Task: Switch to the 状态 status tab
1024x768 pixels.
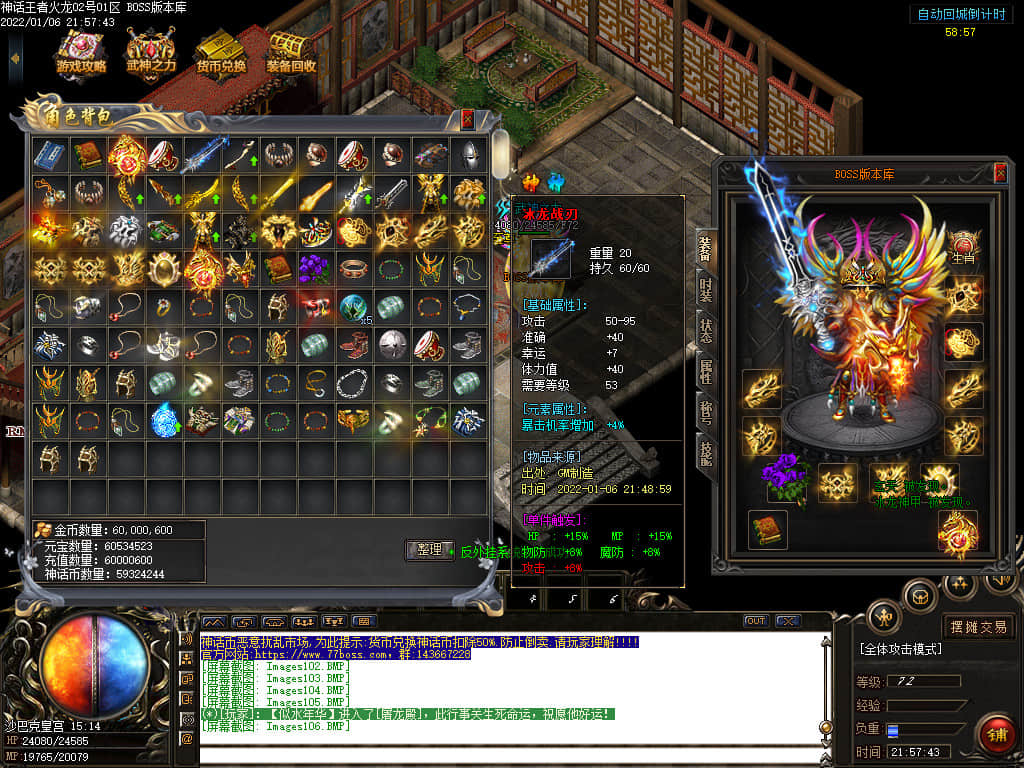Action: [x=705, y=331]
